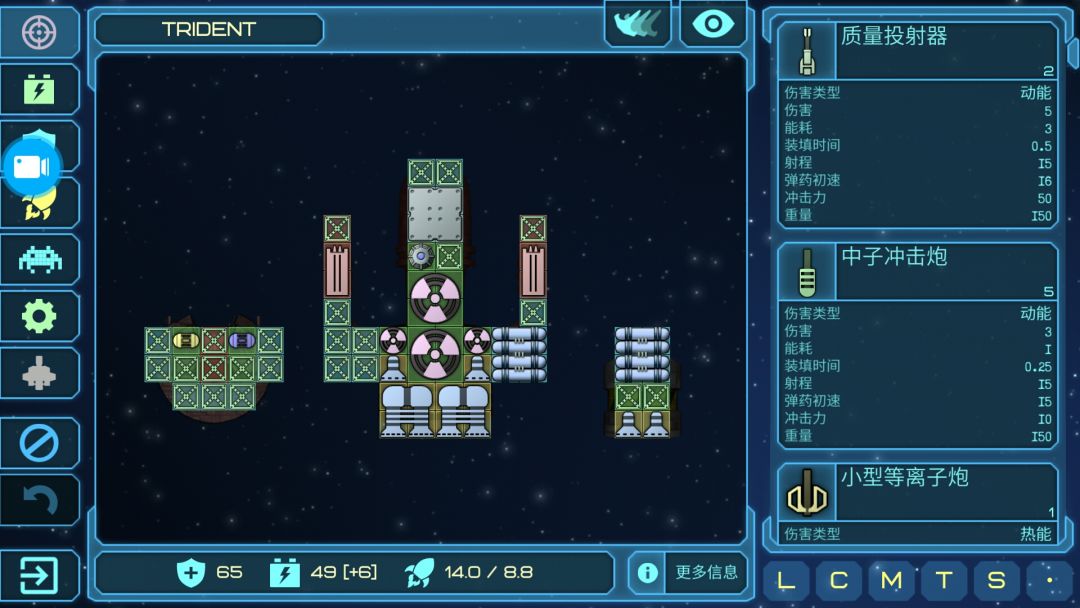The height and width of the screenshot is (608, 1080).
Task: Click the grey spaceship icon button
Action: (39, 373)
